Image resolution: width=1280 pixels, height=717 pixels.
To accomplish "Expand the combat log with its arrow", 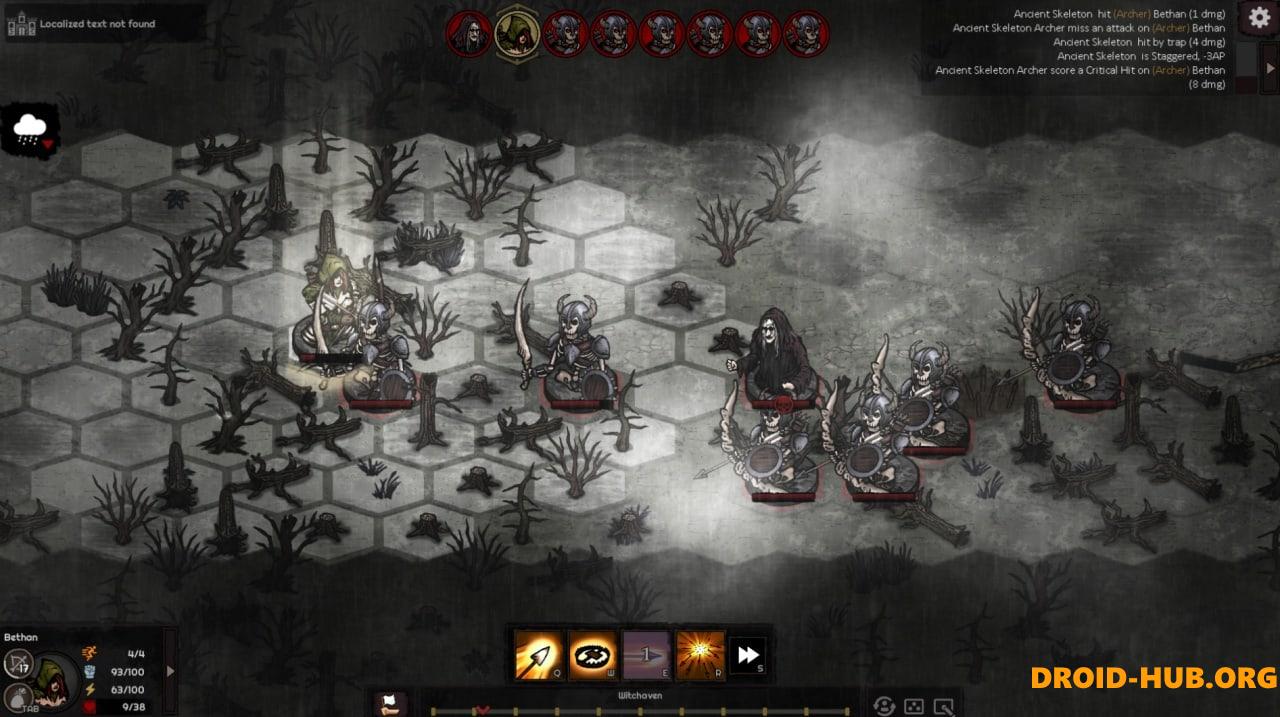I will [x=1270, y=68].
